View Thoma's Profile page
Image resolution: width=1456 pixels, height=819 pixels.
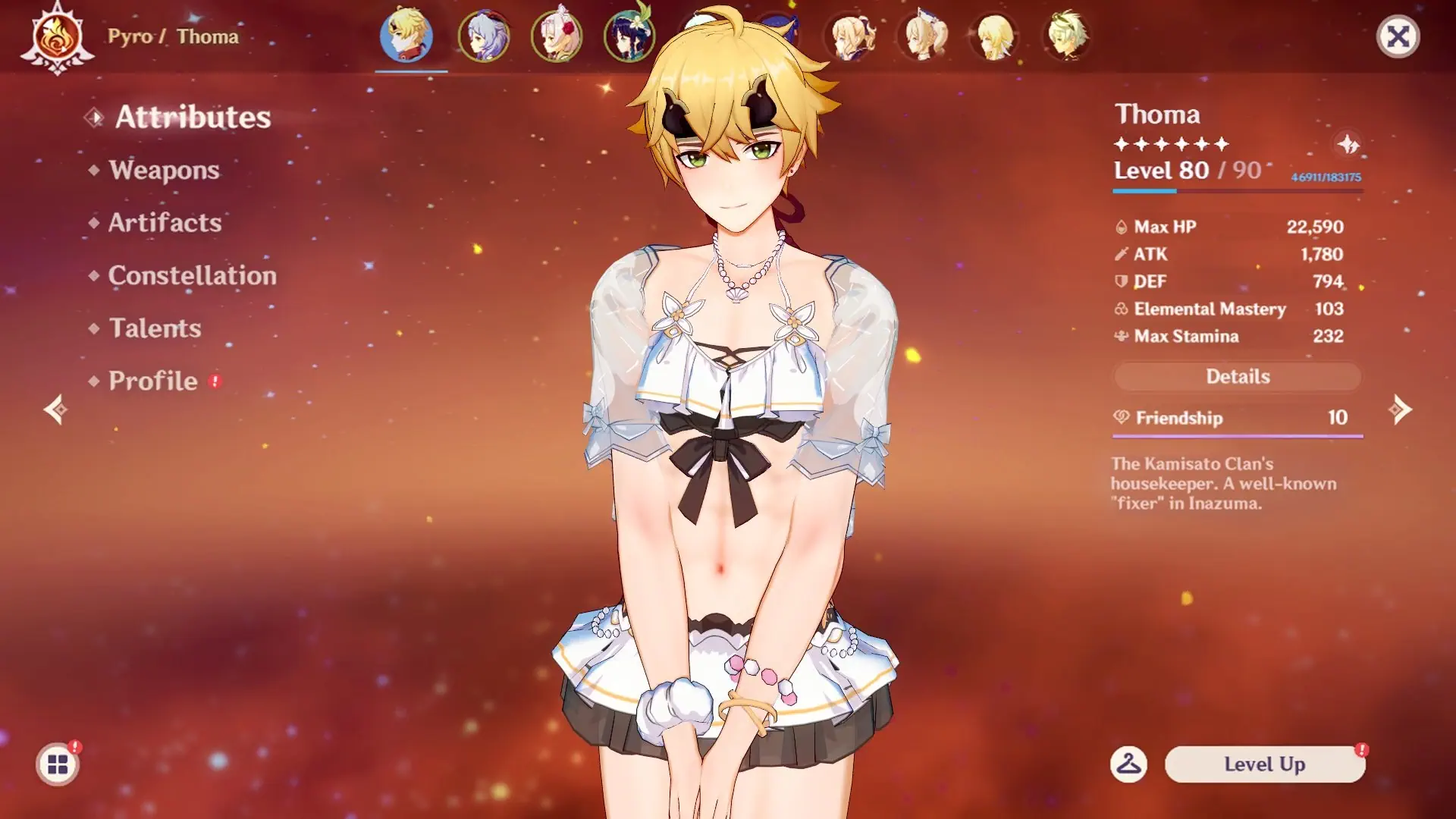[152, 381]
